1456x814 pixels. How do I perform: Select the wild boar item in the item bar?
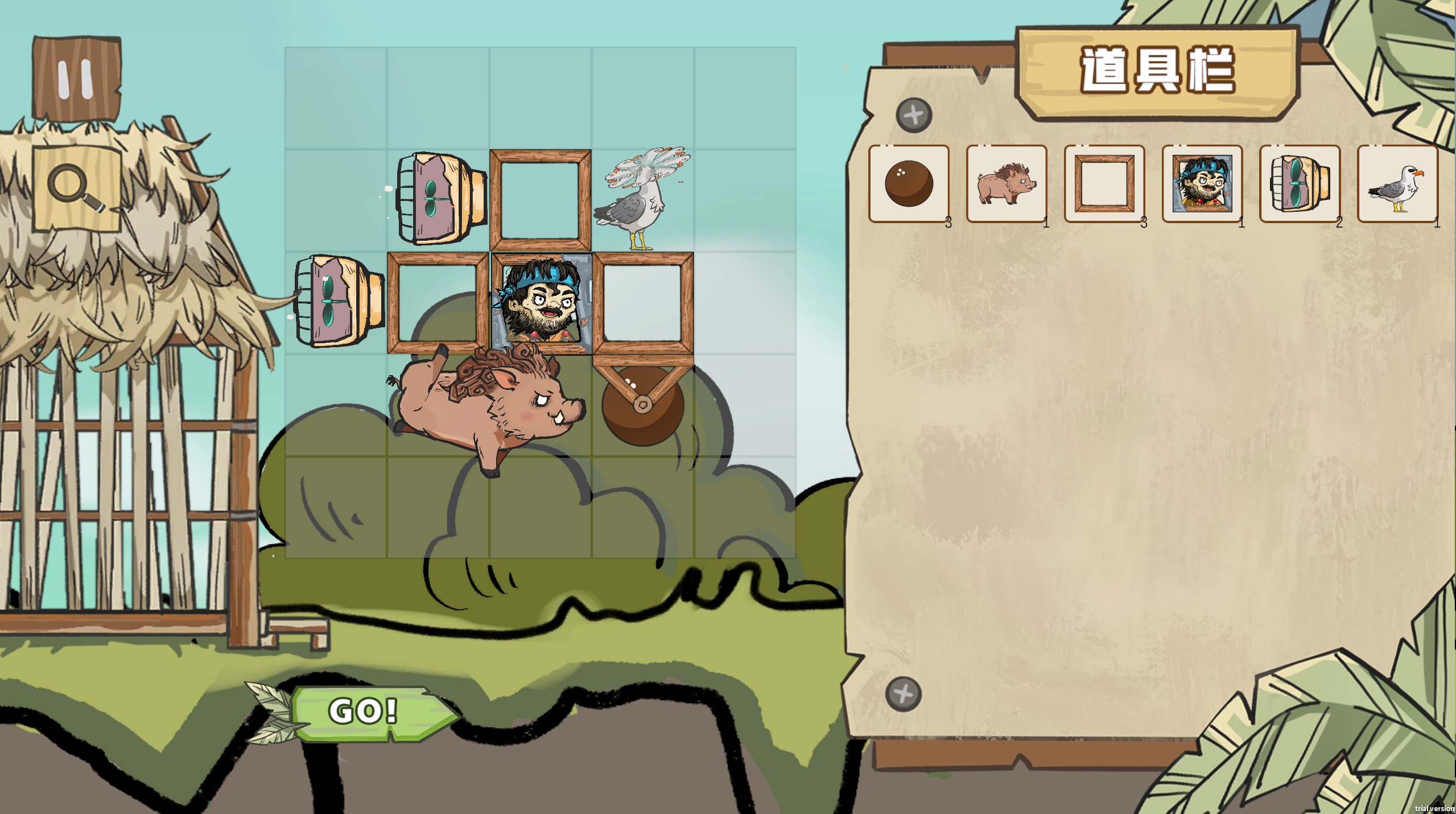[1007, 184]
